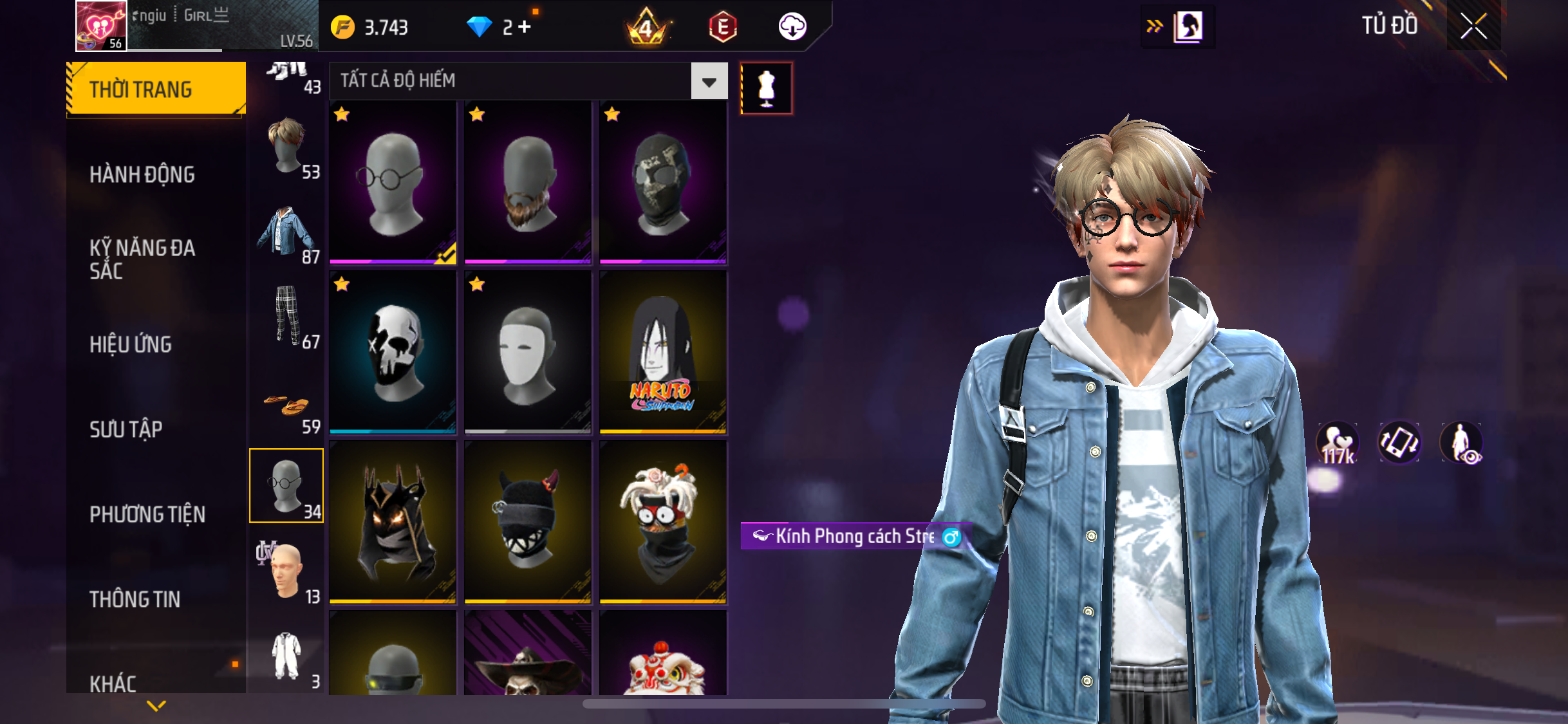
Task: Choose the plaid pants category
Action: pyautogui.click(x=287, y=317)
